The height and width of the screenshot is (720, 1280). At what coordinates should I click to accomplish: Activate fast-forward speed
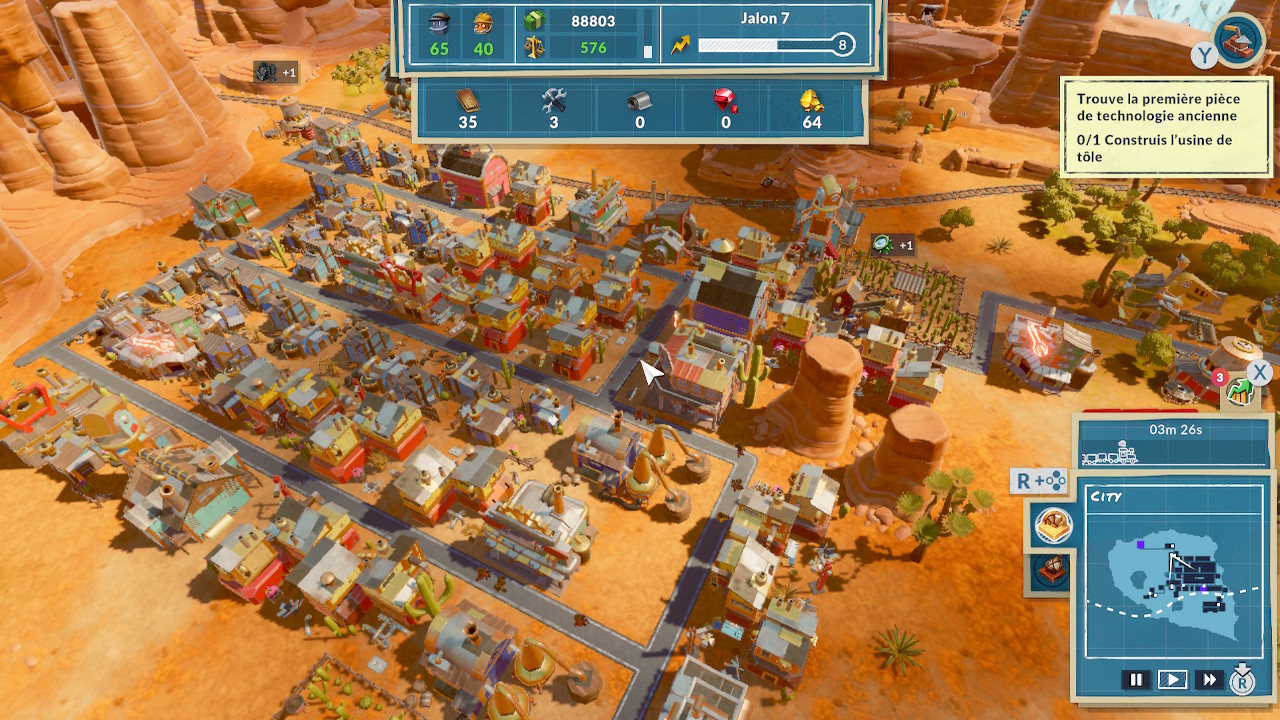click(1209, 680)
